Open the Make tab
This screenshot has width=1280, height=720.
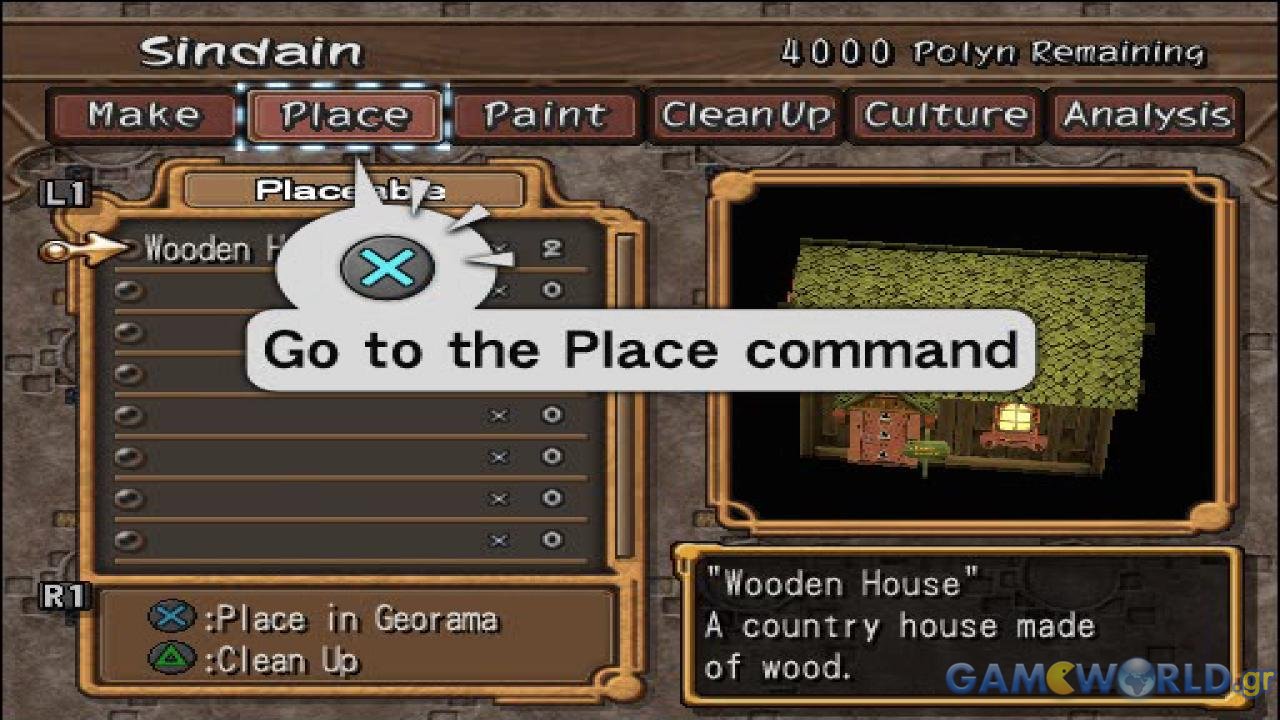[143, 116]
